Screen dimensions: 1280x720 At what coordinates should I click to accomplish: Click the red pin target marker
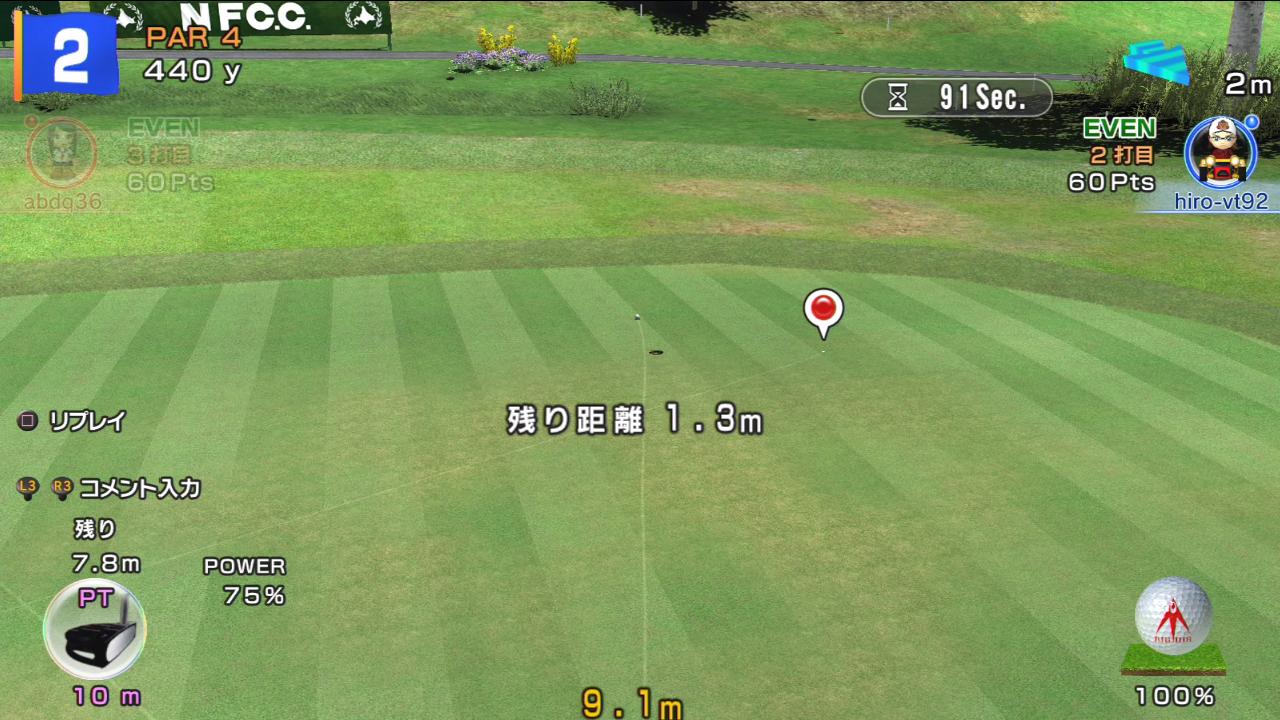823,311
